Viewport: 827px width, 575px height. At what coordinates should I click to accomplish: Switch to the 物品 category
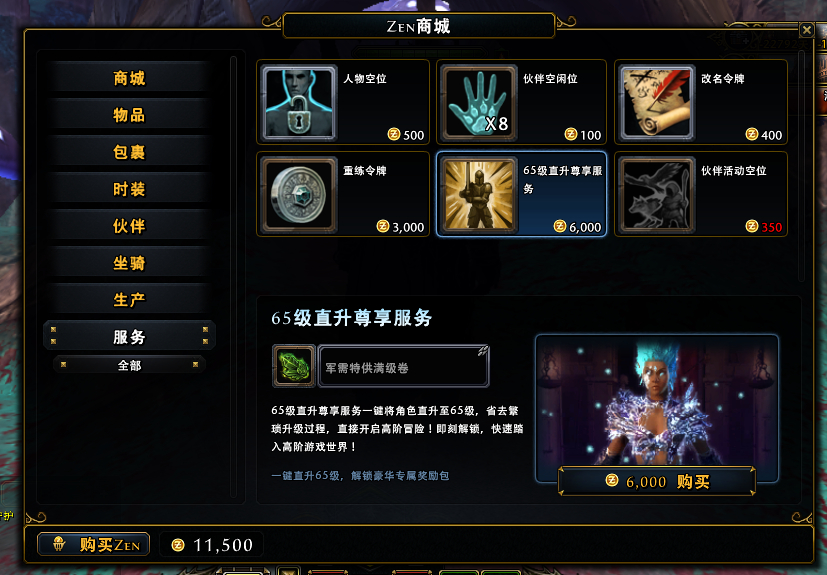(x=129, y=115)
